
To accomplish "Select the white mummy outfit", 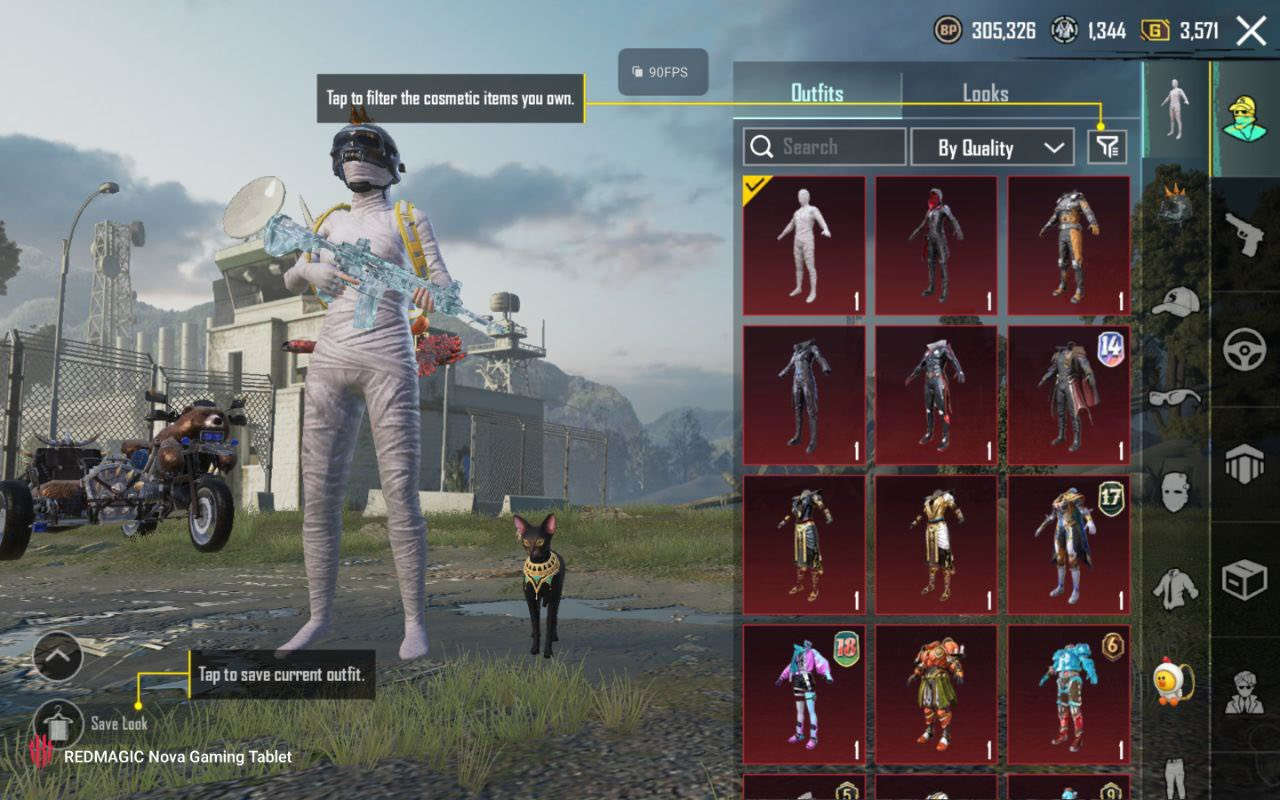I will 804,246.
